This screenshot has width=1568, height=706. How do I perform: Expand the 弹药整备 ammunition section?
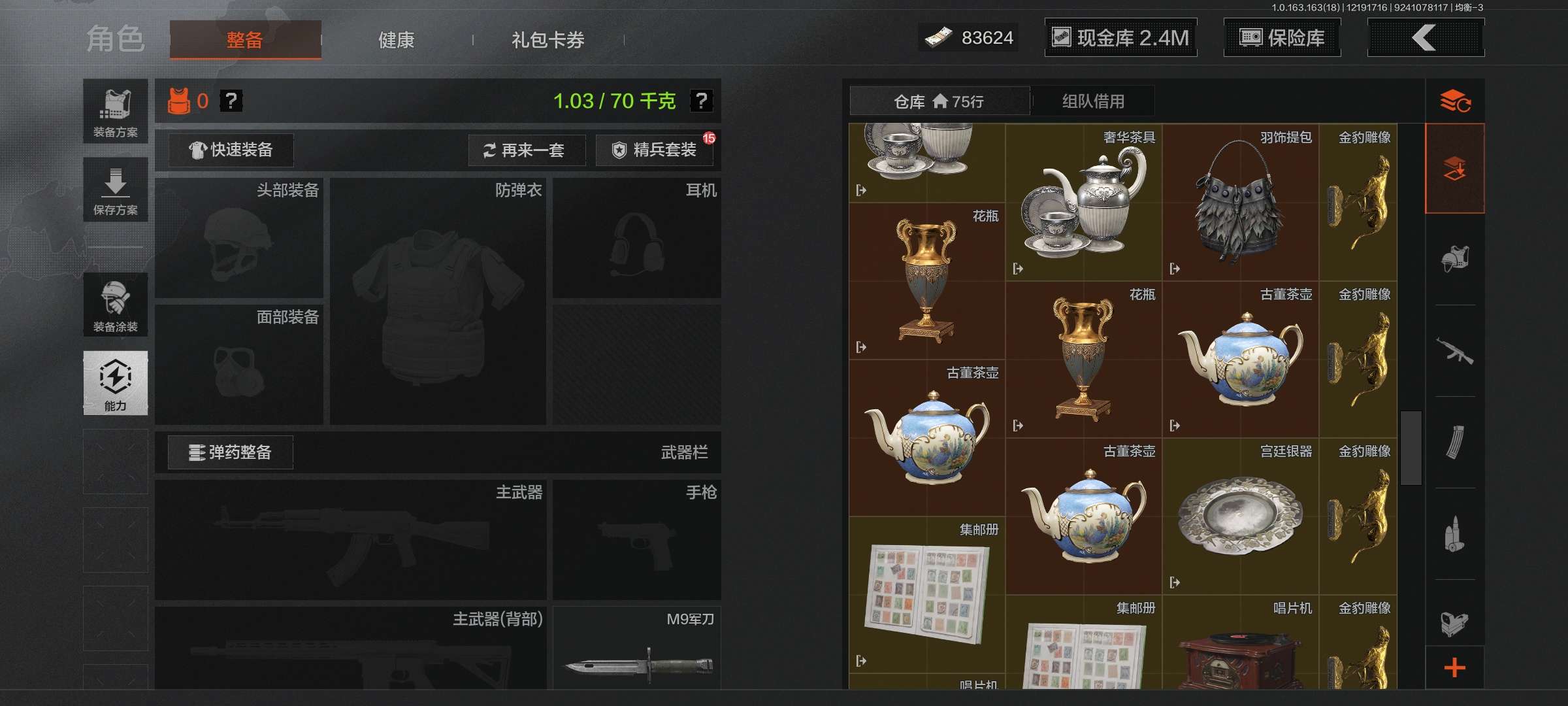tap(230, 452)
